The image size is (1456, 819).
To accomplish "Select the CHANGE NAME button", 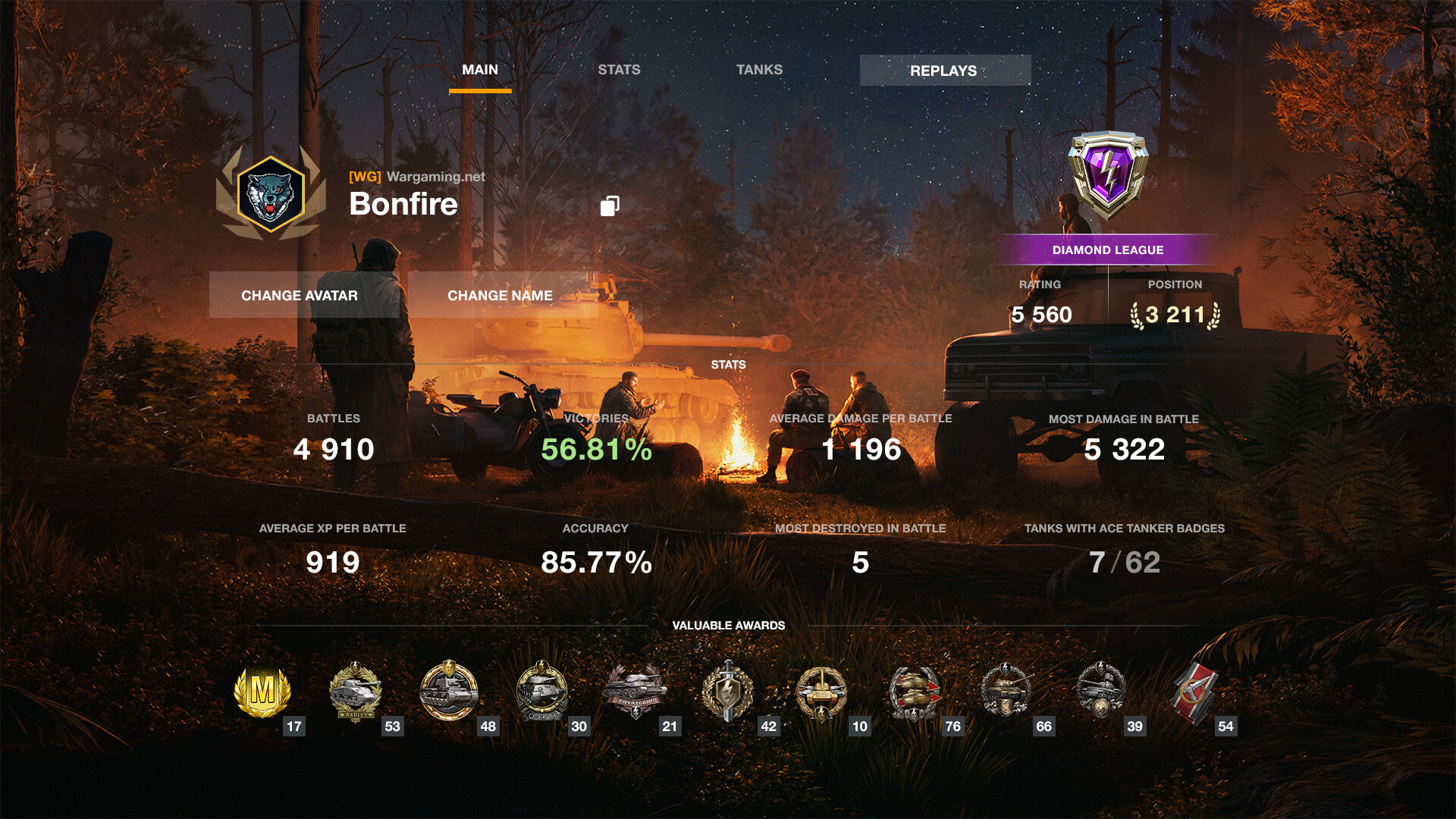I will 500,295.
